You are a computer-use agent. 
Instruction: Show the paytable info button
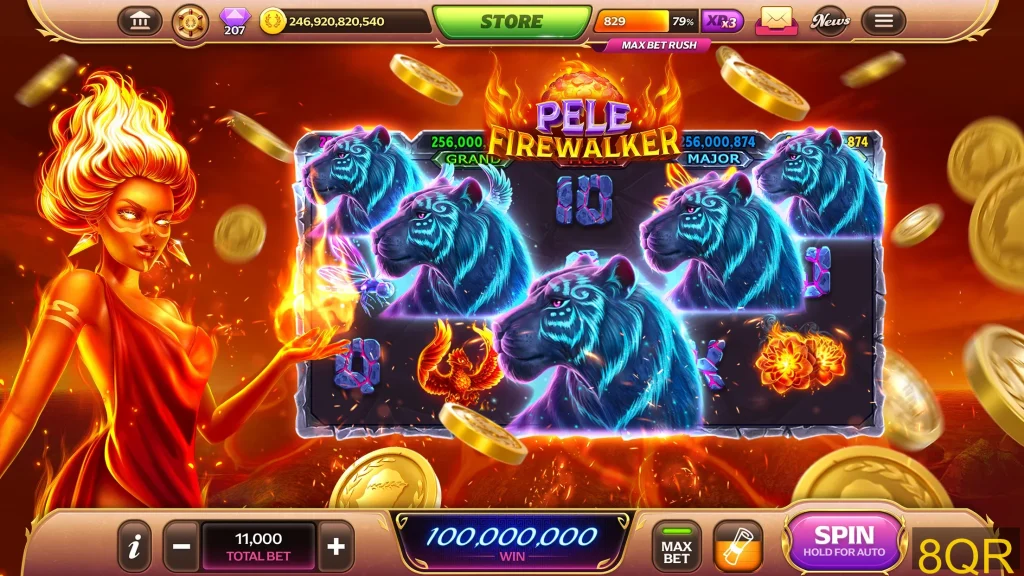pos(134,546)
